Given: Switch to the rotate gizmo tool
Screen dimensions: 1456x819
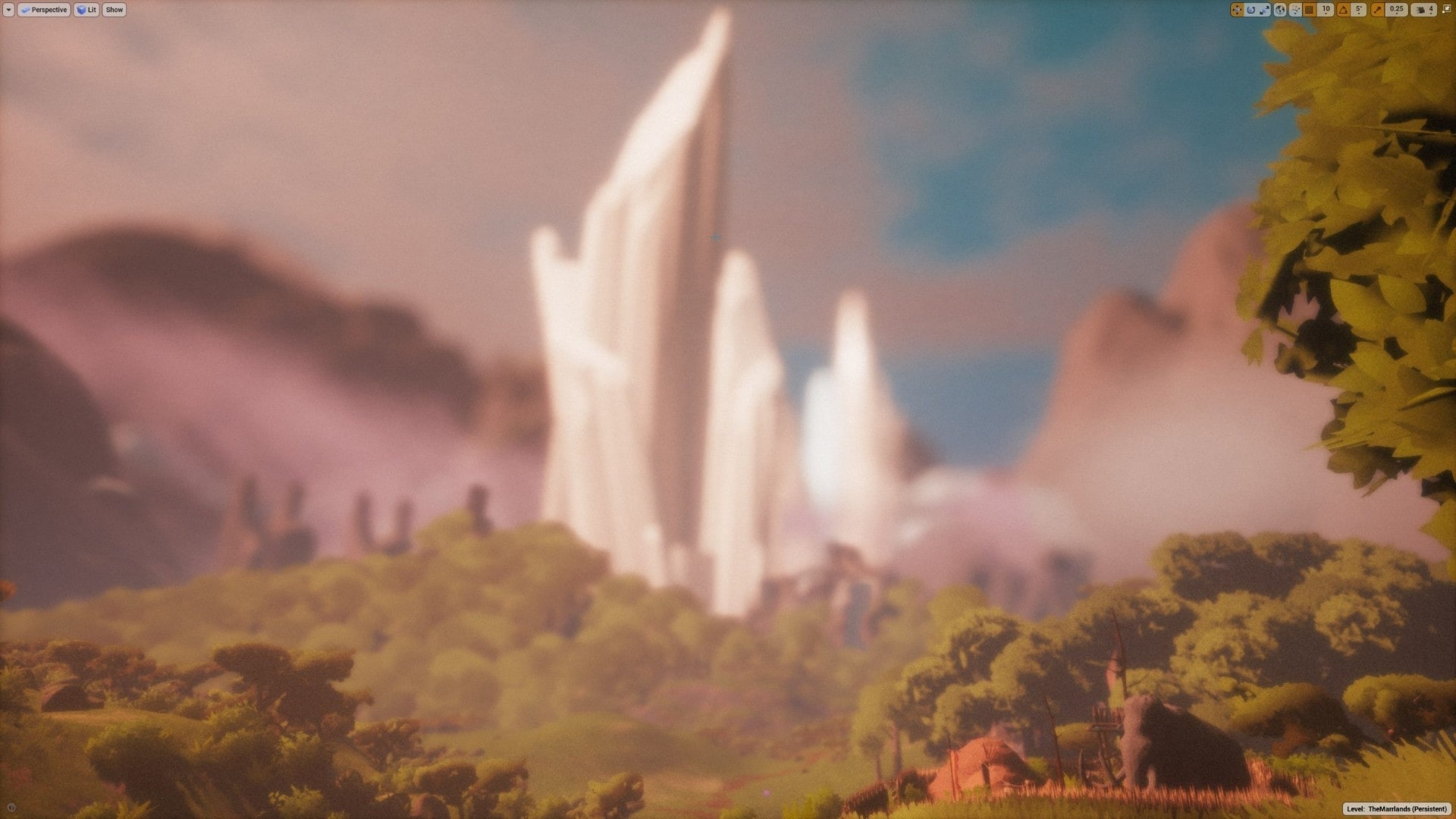Looking at the screenshot, I should (x=1251, y=10).
